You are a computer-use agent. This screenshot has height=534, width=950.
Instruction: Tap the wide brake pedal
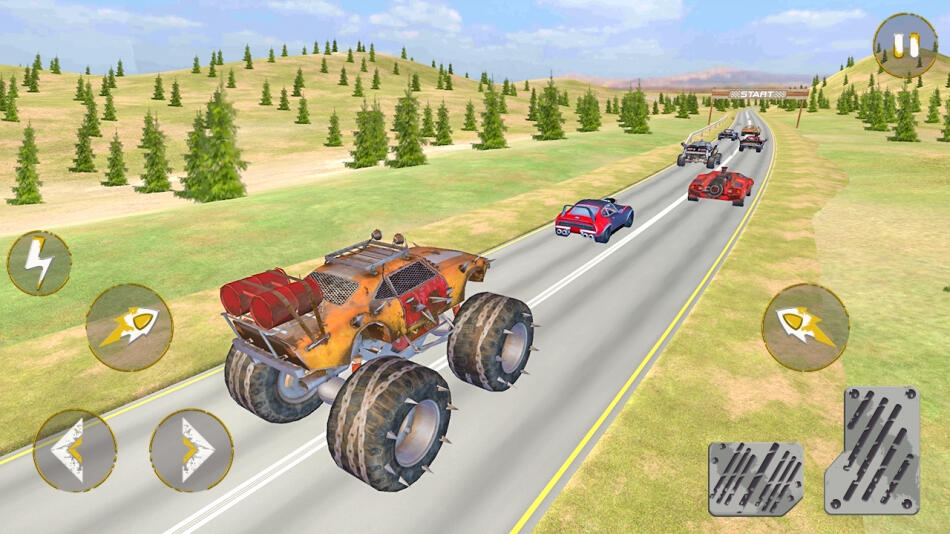tap(756, 478)
